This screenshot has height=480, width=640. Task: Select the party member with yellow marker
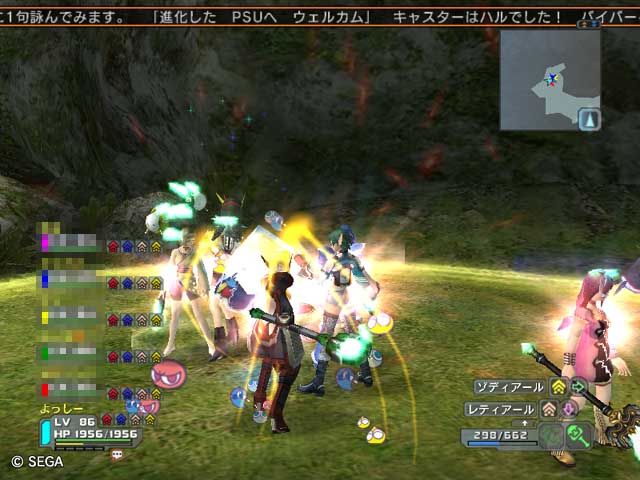pos(72,318)
